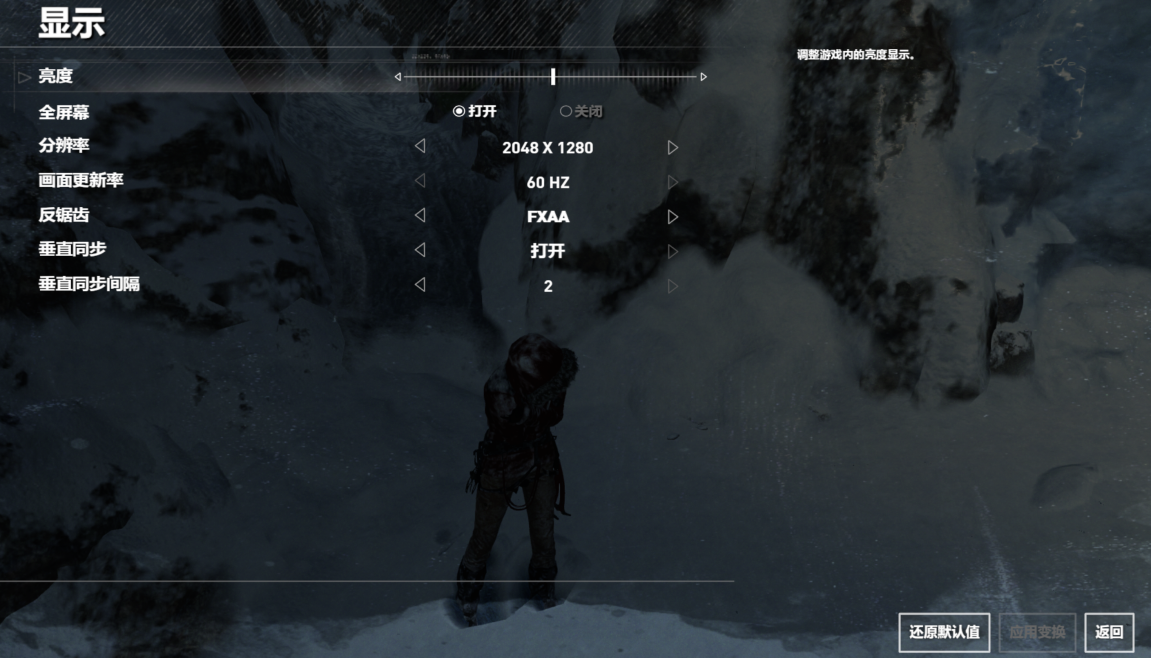This screenshot has width=1151, height=658.
Task: Decrease brightness with the slider's left arrow
Action: coord(398,77)
